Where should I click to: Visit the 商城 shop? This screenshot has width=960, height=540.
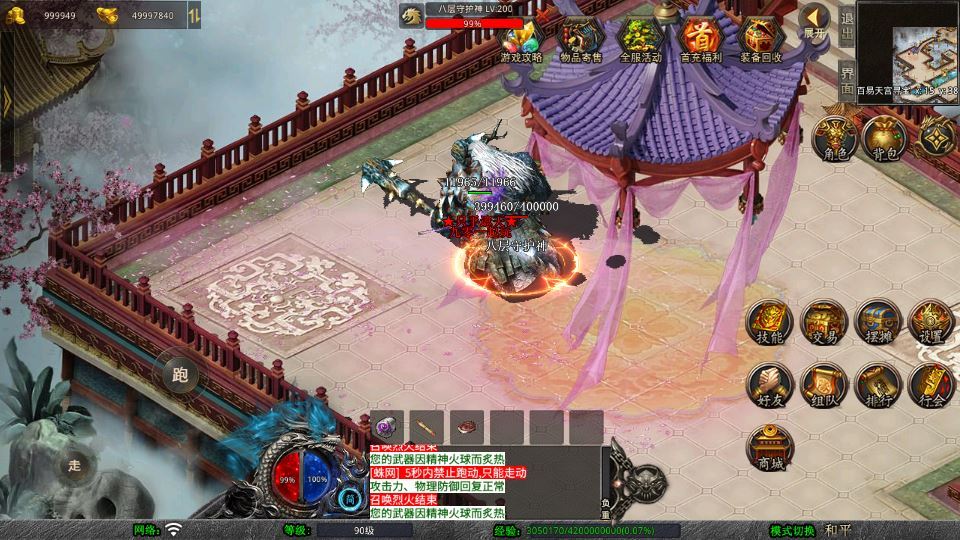click(x=770, y=447)
